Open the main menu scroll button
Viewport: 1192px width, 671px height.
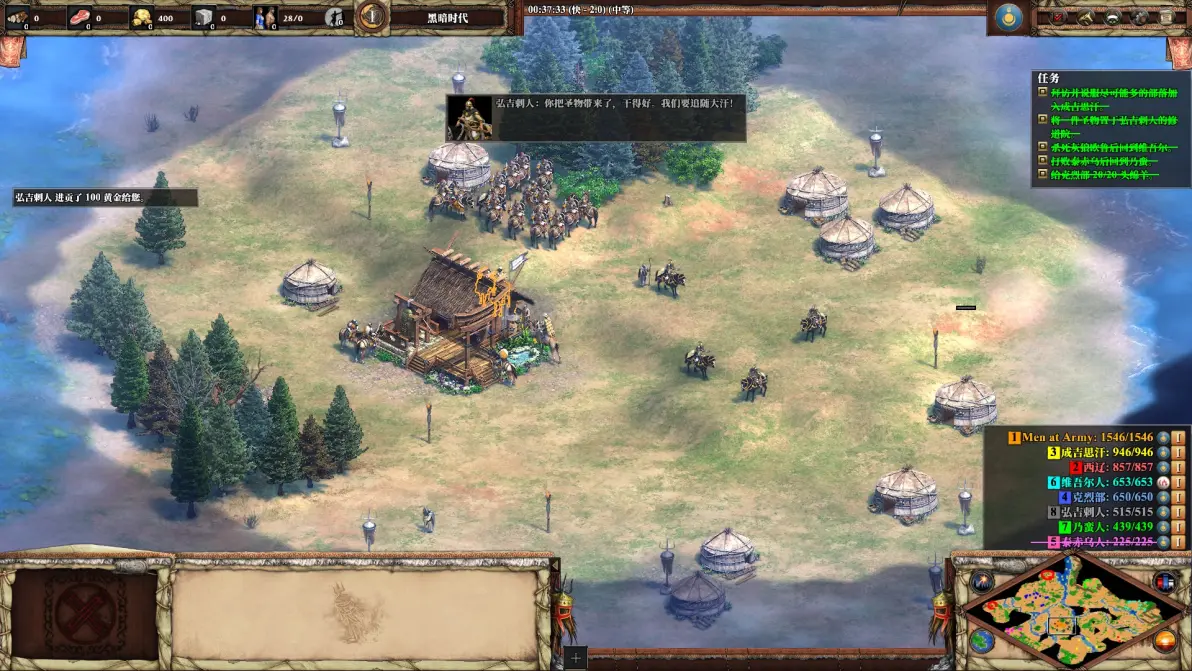pyautogui.click(x=1164, y=17)
